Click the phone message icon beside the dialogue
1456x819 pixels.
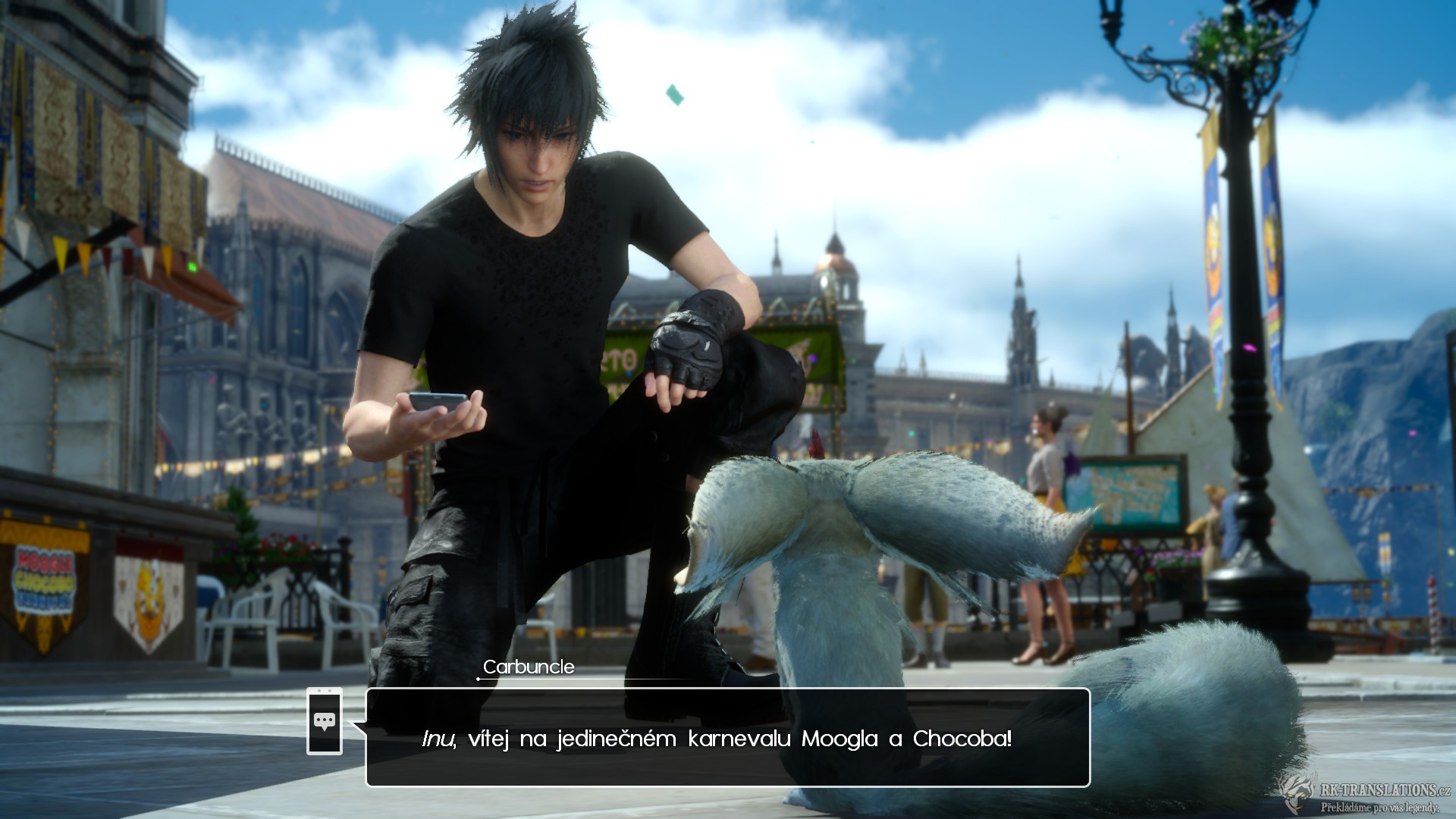(325, 721)
